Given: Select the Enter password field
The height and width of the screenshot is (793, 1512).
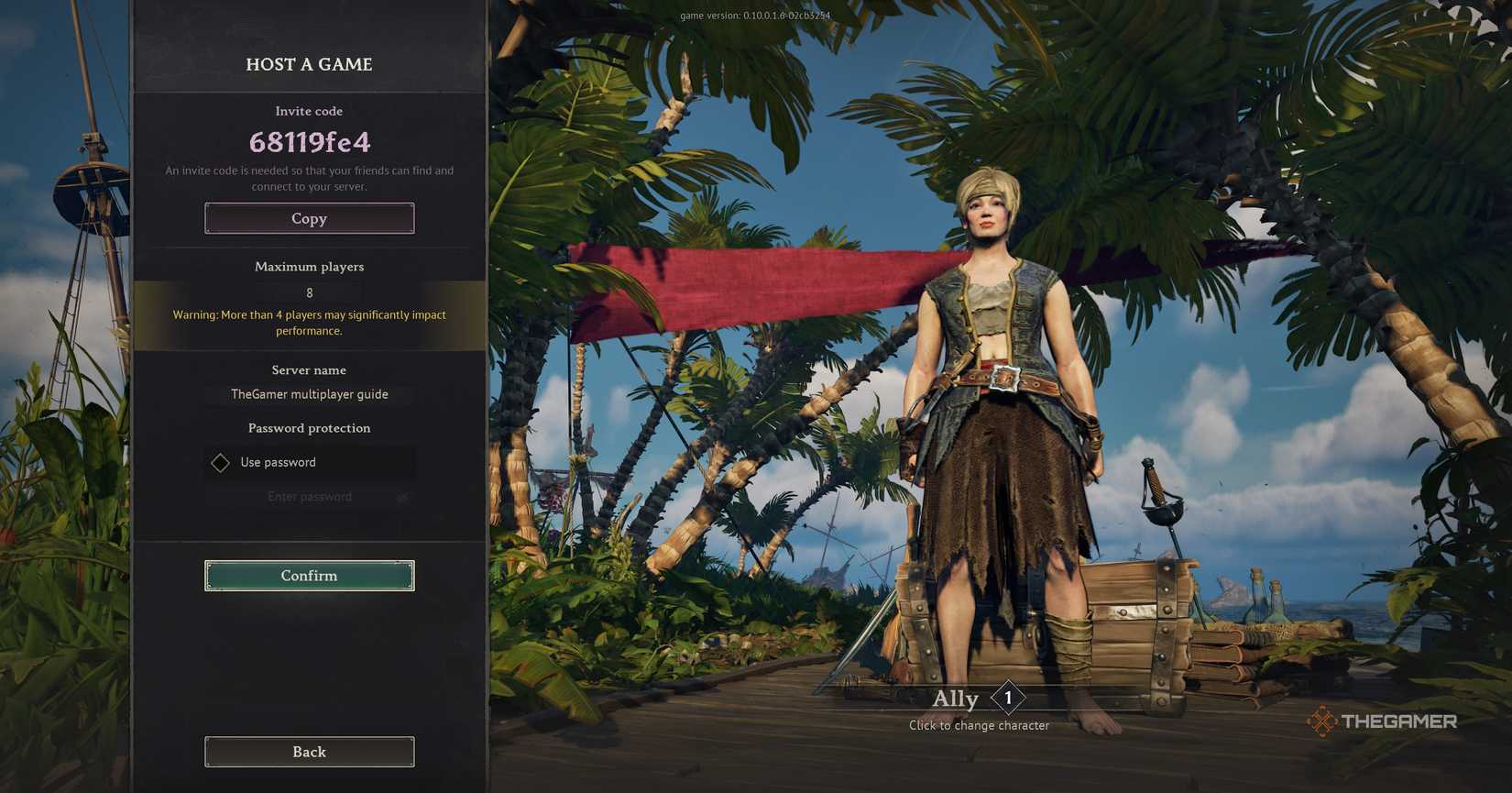Looking at the screenshot, I should [309, 497].
